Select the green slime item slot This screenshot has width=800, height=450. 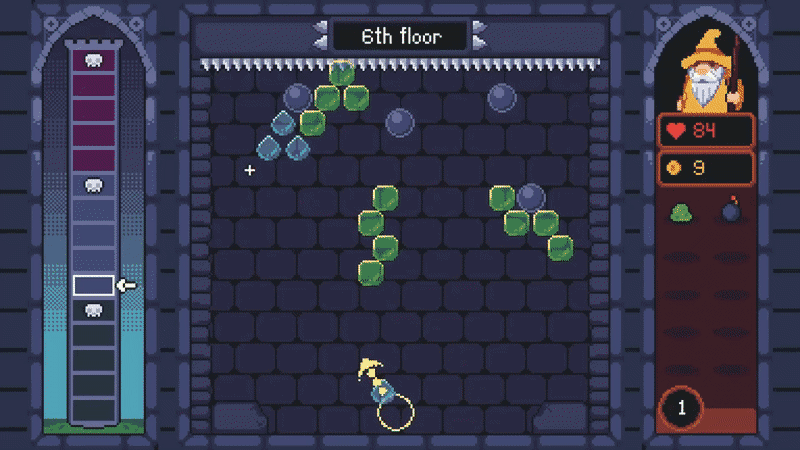pyautogui.click(x=681, y=212)
